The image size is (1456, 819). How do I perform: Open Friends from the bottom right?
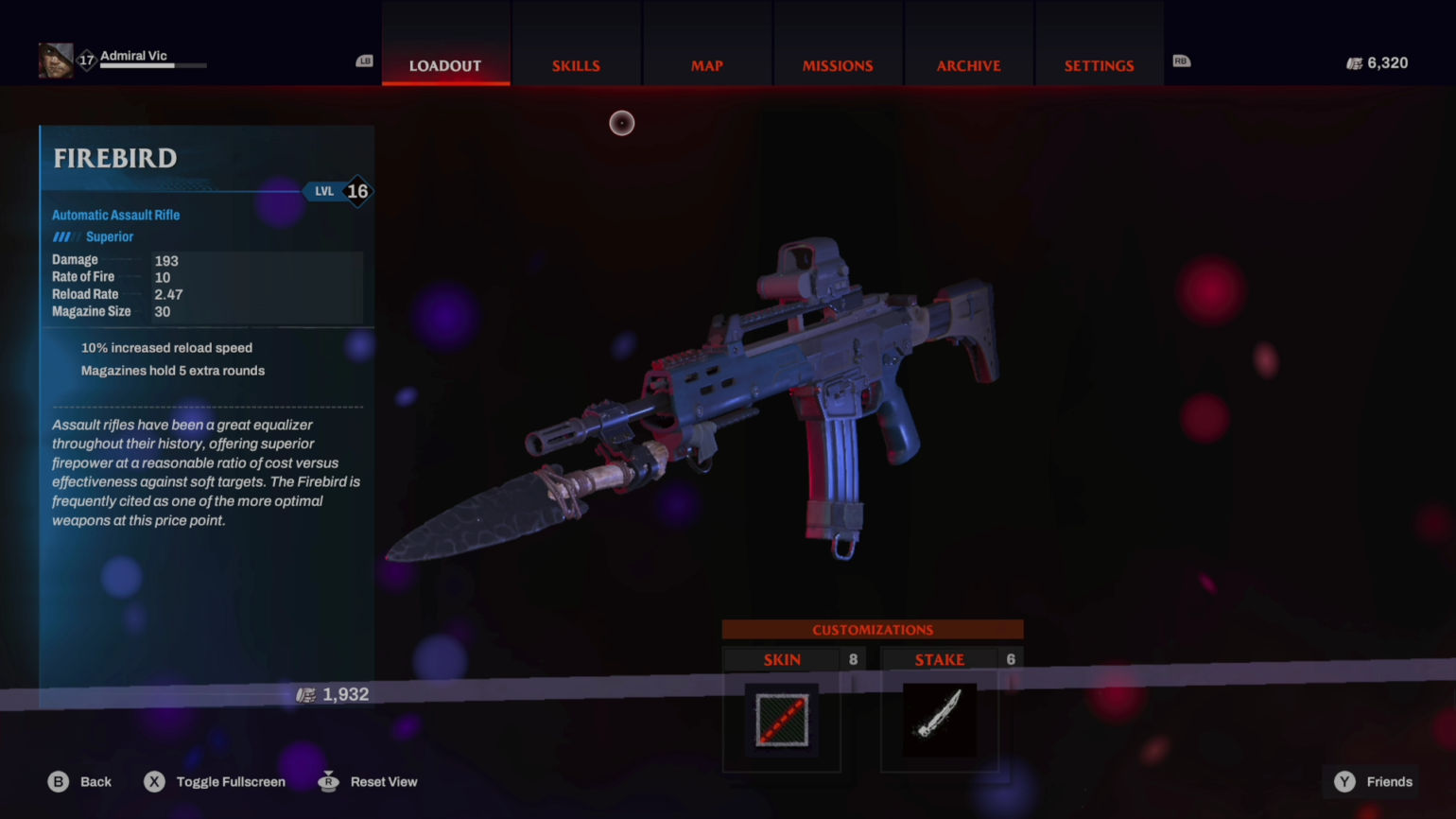point(1389,781)
